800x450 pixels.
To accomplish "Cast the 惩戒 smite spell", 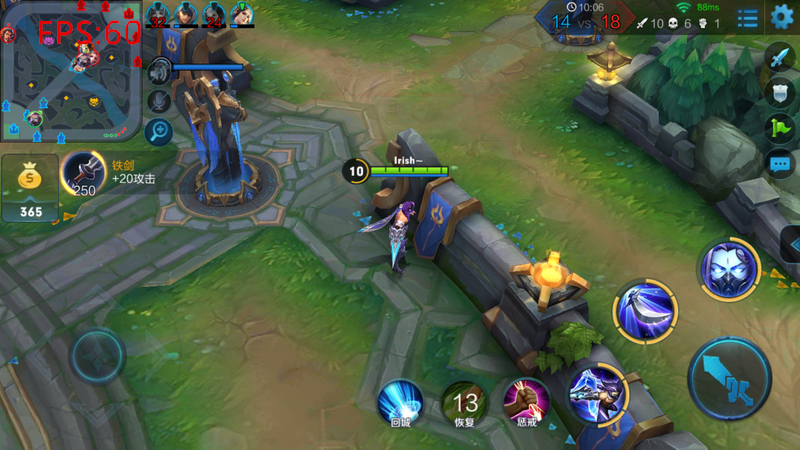I will click(525, 400).
